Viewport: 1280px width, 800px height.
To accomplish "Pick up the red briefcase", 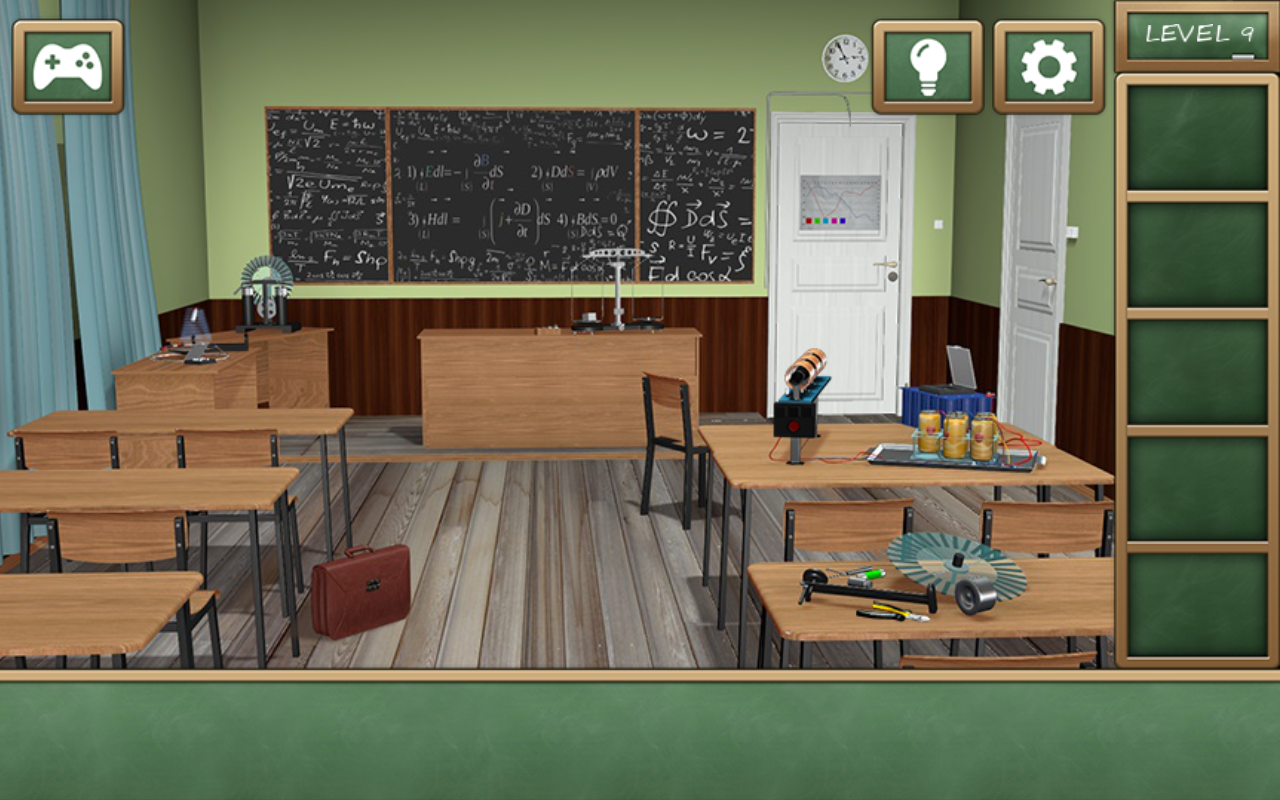I will (x=360, y=590).
